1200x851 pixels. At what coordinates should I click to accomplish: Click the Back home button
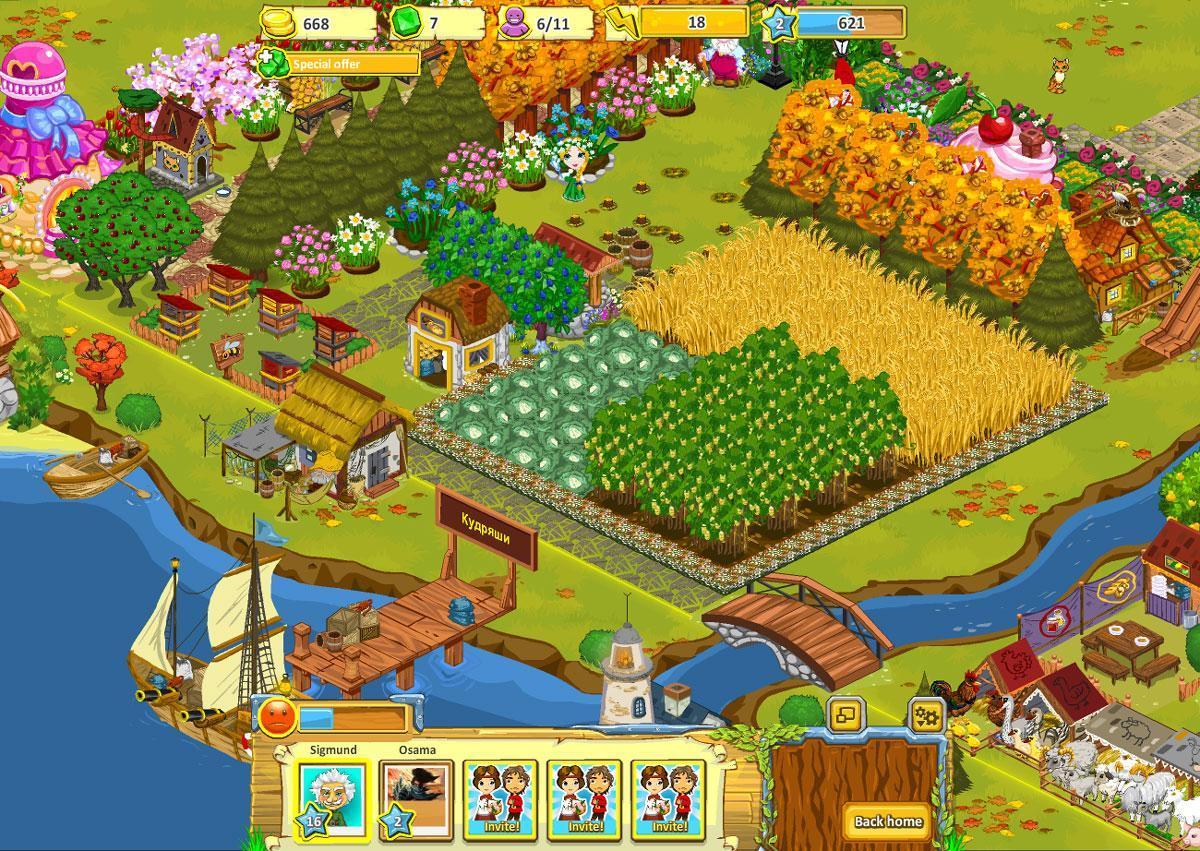[x=888, y=821]
